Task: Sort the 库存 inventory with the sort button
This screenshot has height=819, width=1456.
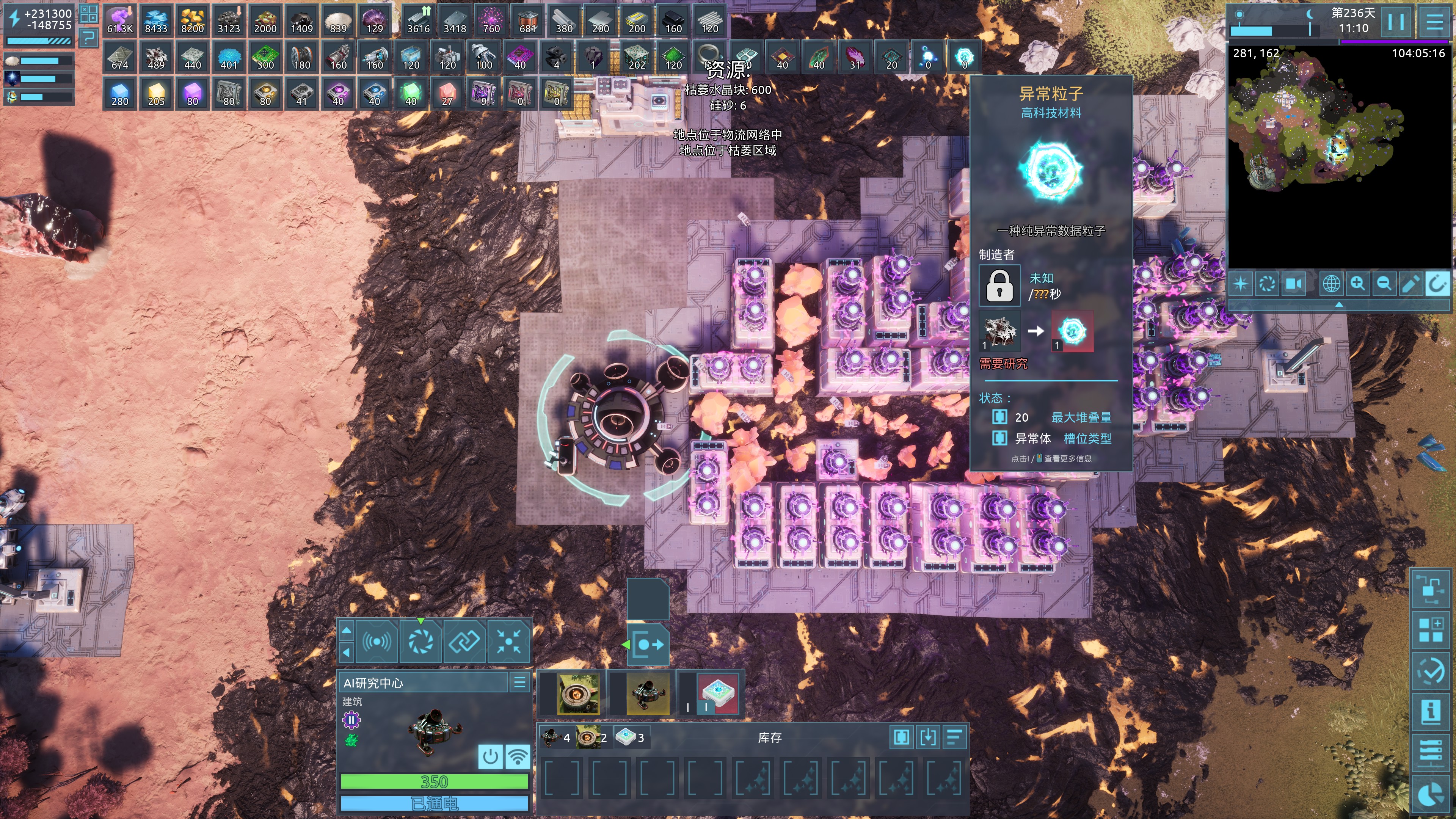Action: point(954,737)
